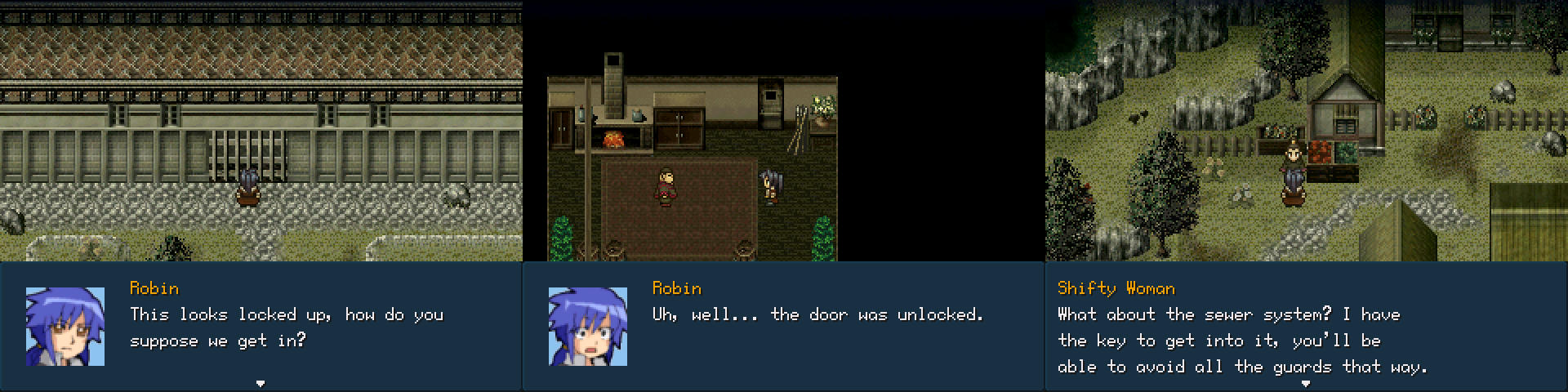Click Robin's "door was unlocked" dialogue box
Viewport: 1568px width, 392px height.
782,327
